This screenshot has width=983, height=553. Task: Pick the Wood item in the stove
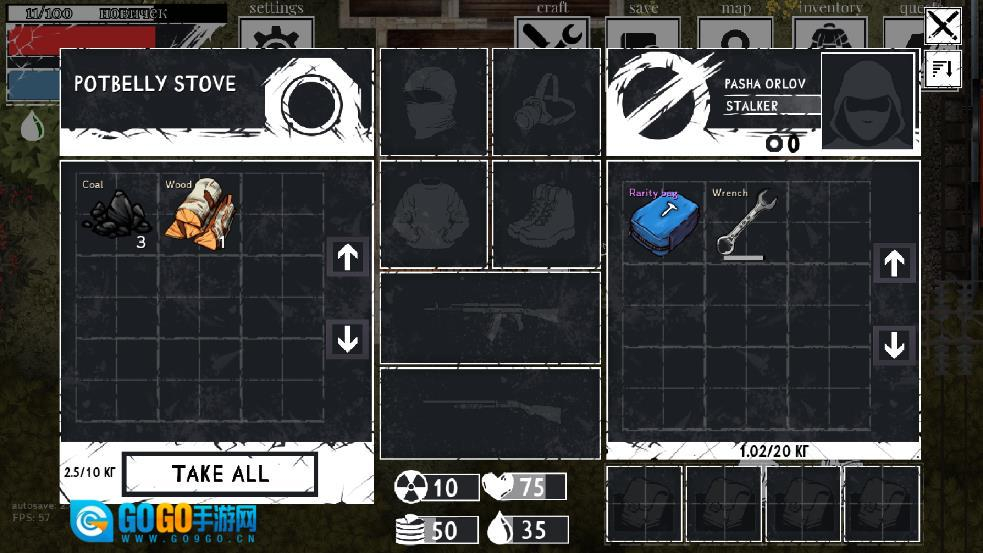(196, 213)
